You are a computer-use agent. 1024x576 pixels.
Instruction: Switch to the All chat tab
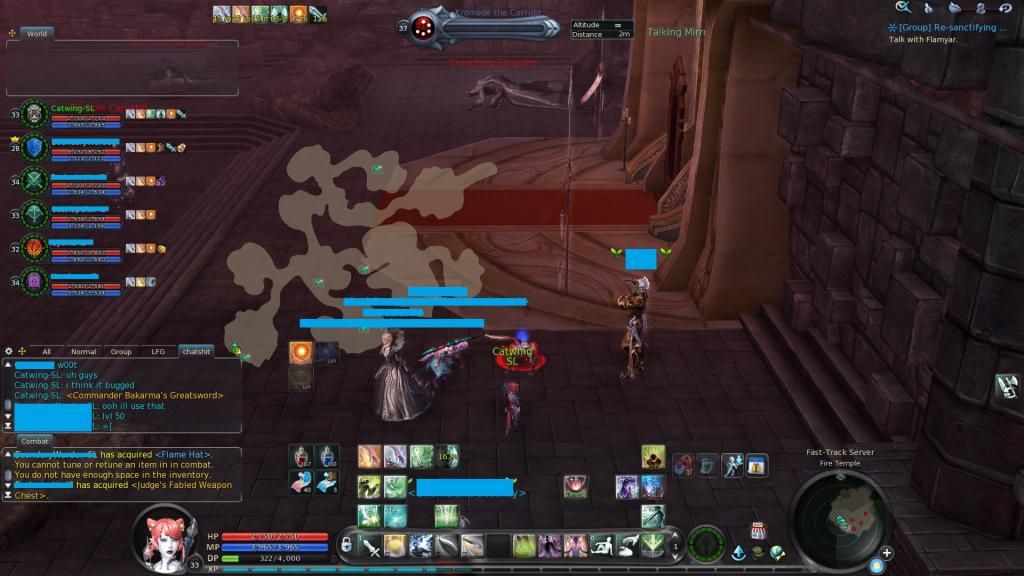pos(46,352)
